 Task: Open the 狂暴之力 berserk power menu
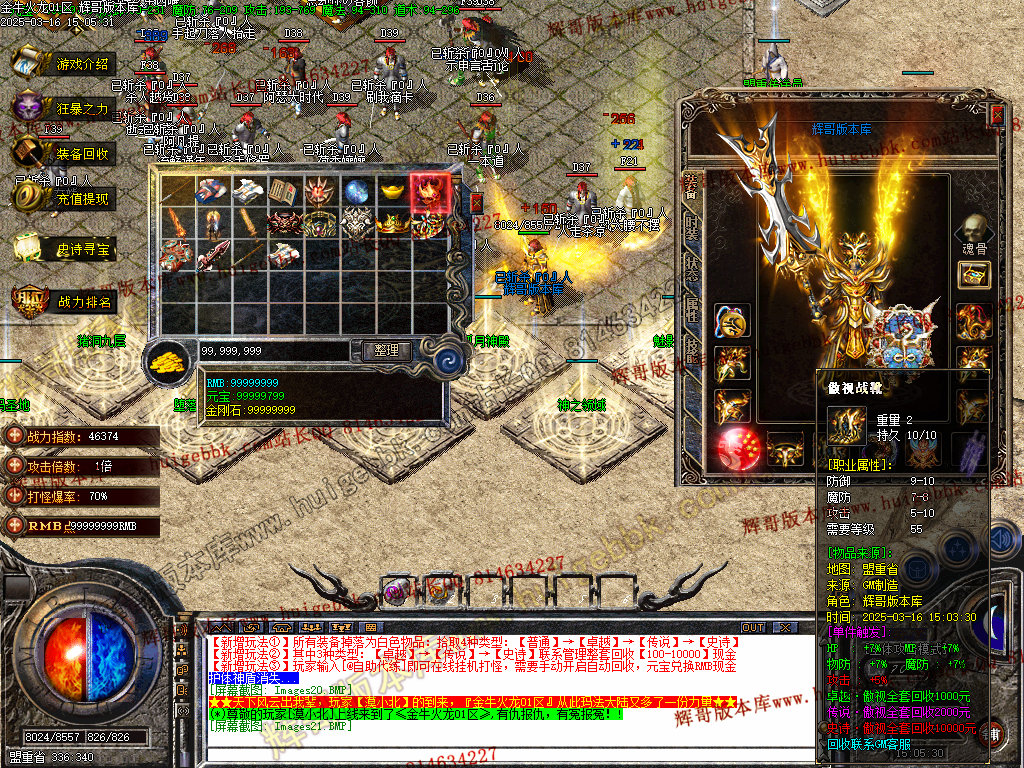pyautogui.click(x=62, y=108)
